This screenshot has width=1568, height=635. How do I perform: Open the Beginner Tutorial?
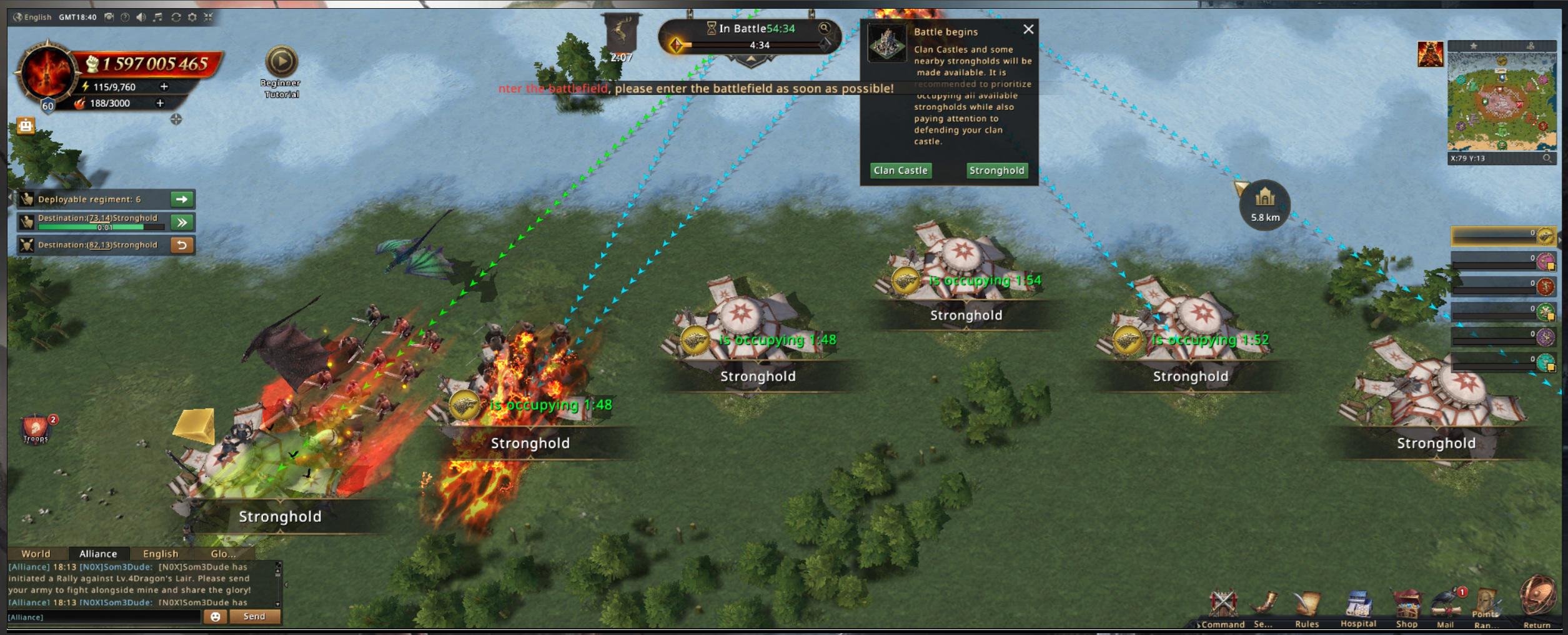281,62
